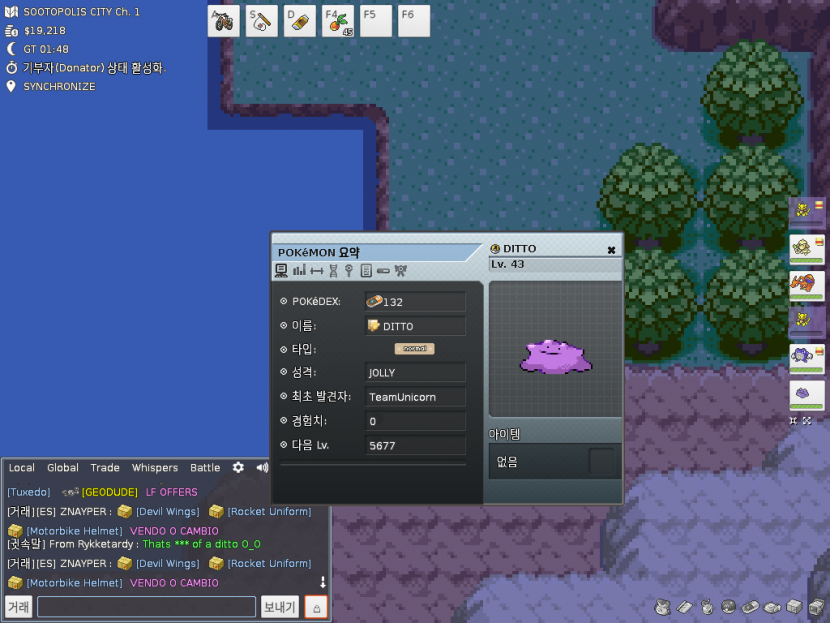Select the Geodude party slot
Screen dimensions: 830x623
click(x=806, y=247)
